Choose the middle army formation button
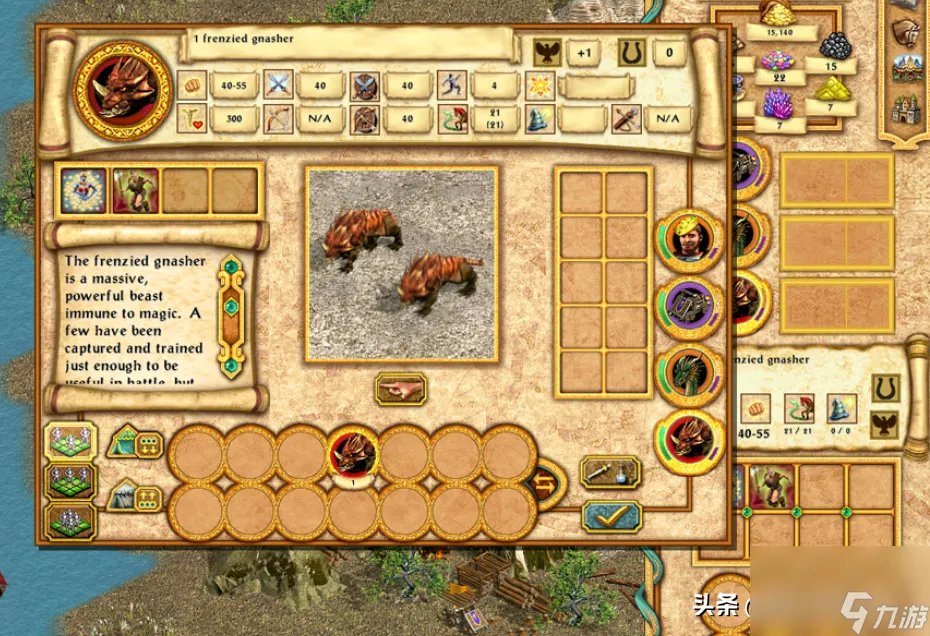 pos(70,481)
